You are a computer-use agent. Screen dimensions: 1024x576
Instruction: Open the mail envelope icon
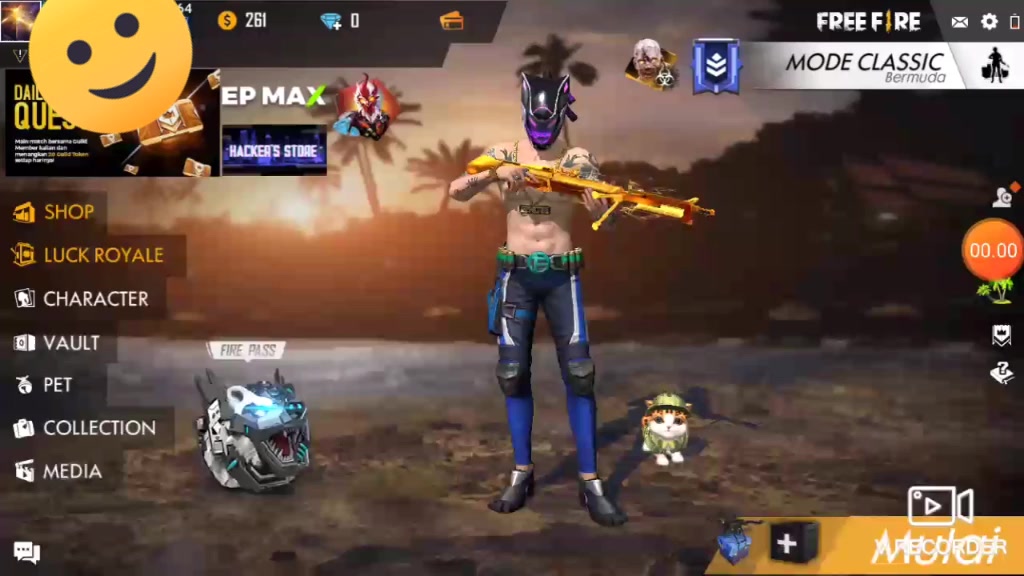[x=960, y=22]
